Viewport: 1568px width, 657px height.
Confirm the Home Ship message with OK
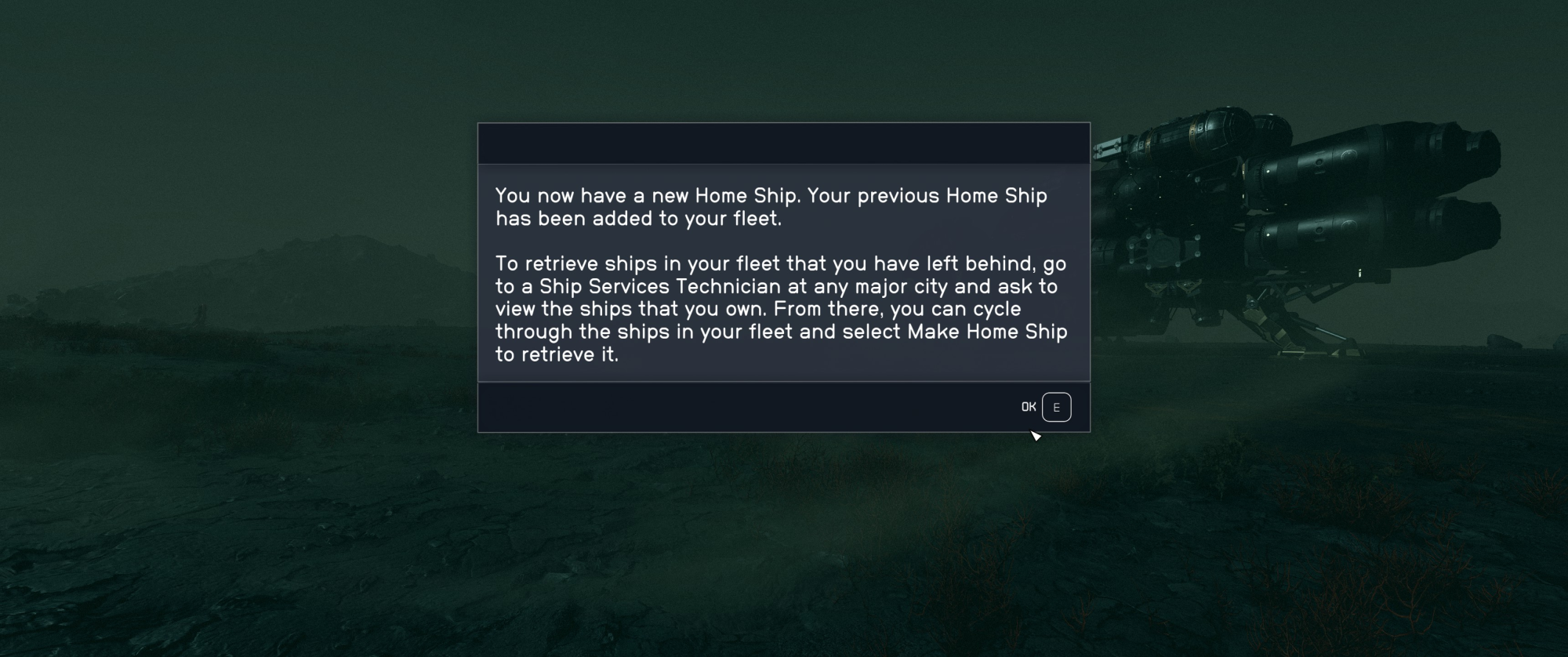1046,407
